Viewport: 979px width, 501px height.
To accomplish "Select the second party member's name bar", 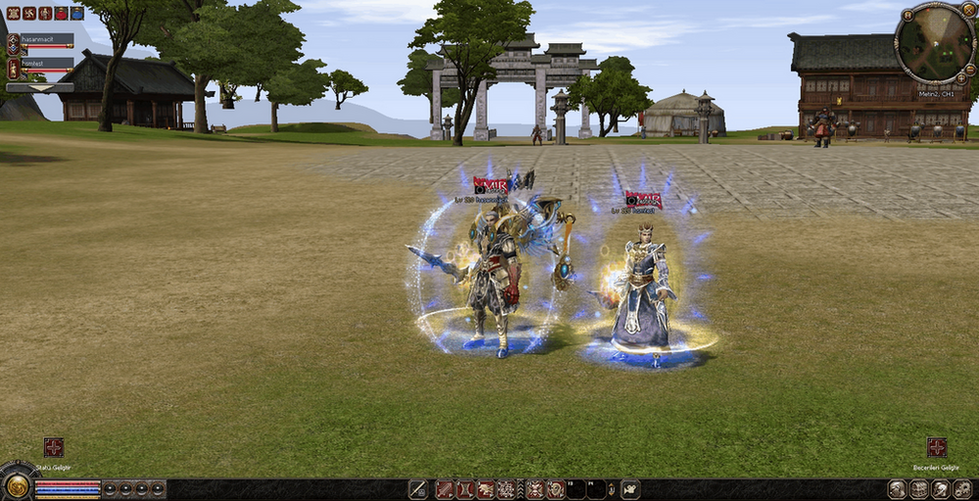I will point(46,62).
